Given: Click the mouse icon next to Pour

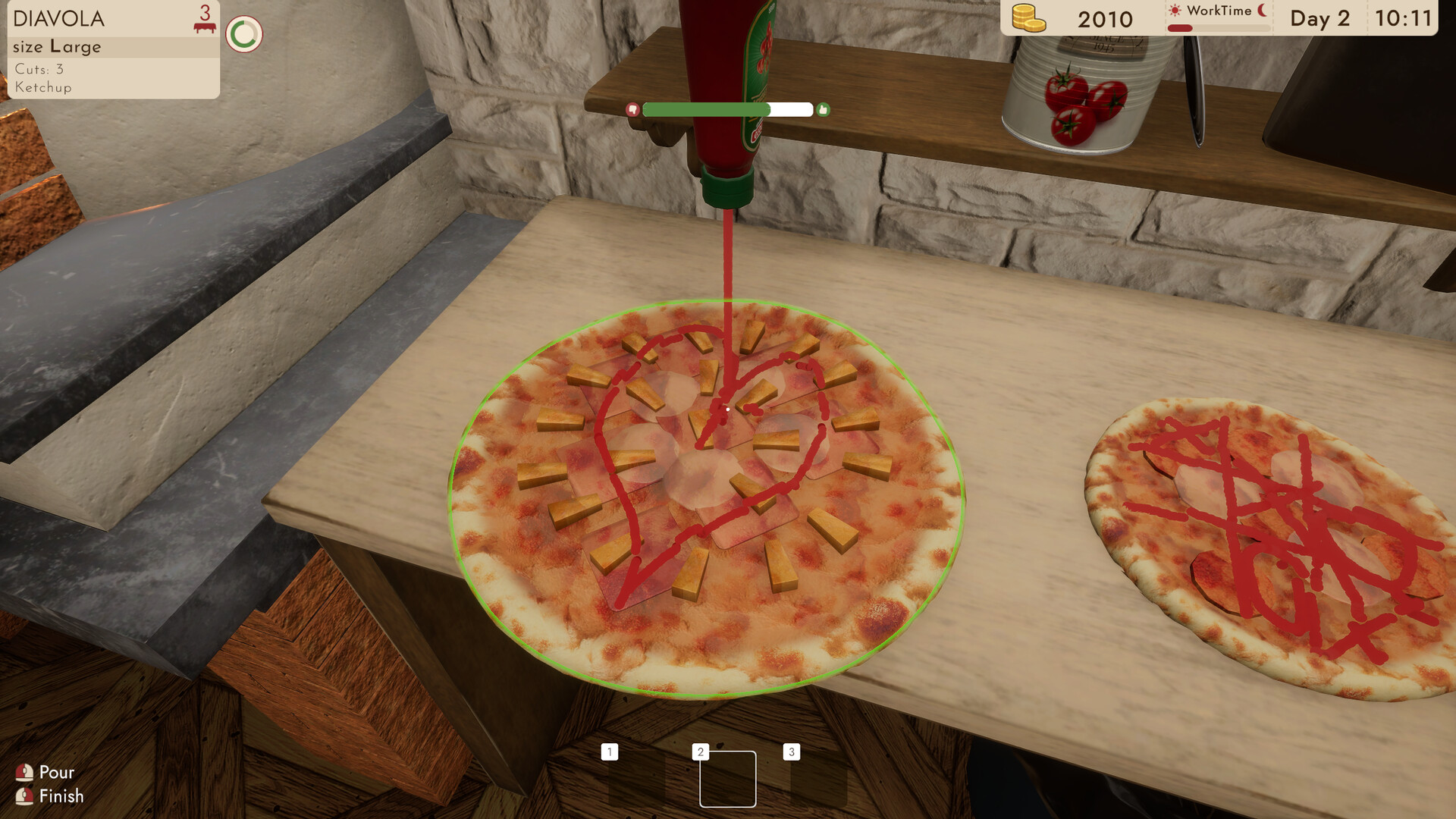Looking at the screenshot, I should tap(25, 772).
